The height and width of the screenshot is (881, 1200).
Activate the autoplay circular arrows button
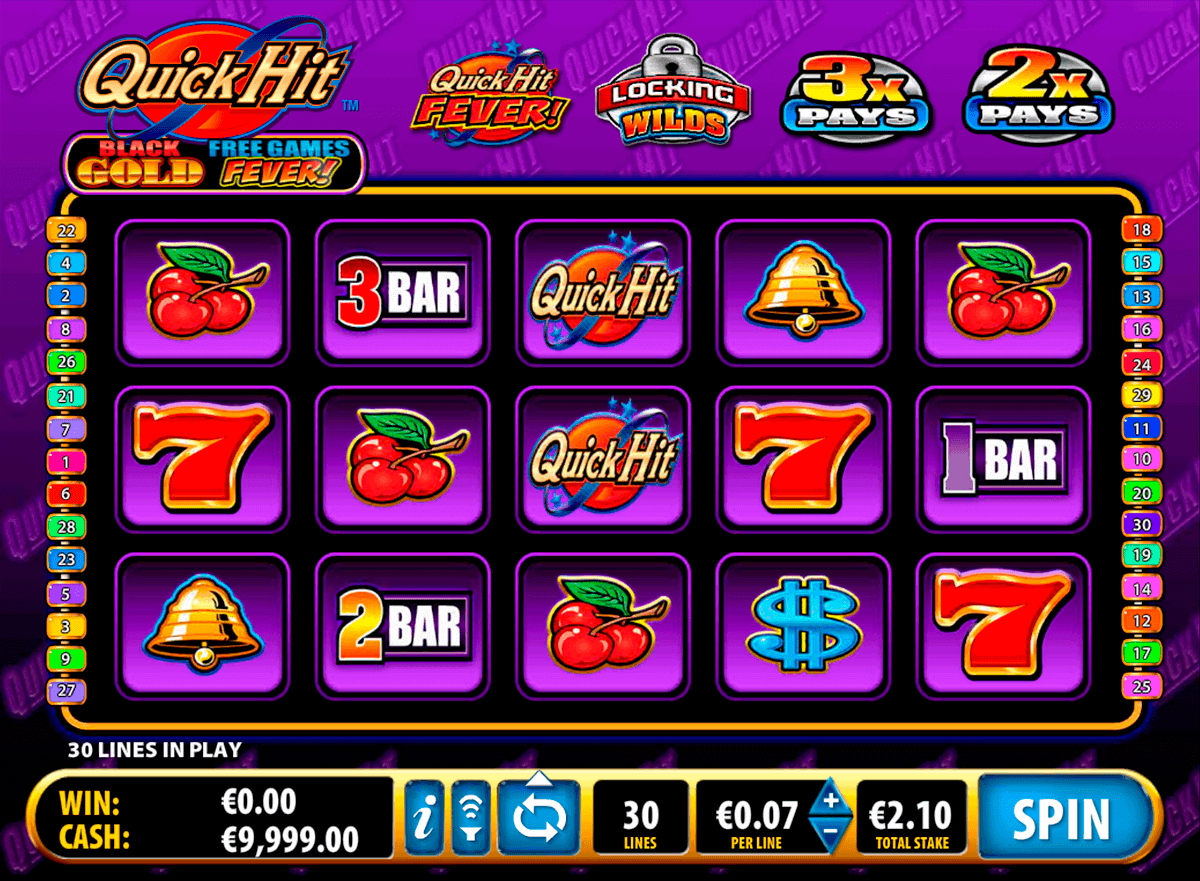[x=539, y=819]
